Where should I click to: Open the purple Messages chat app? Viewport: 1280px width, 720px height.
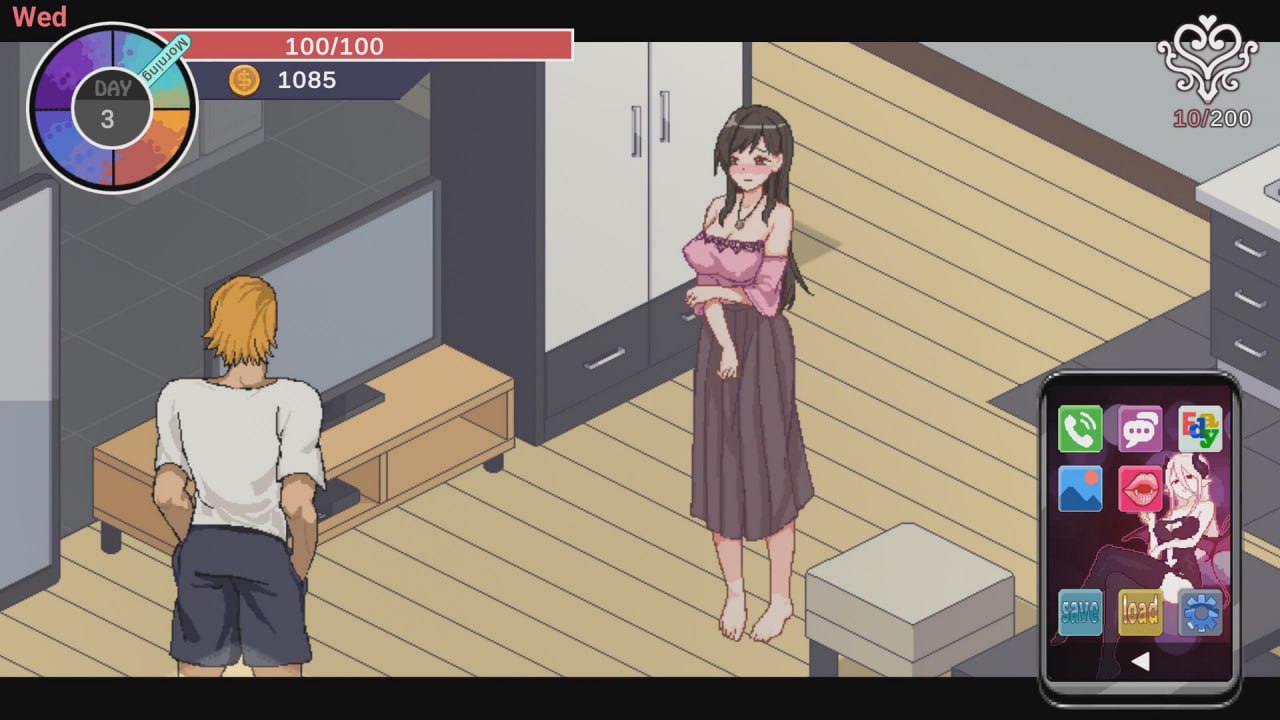click(1140, 429)
